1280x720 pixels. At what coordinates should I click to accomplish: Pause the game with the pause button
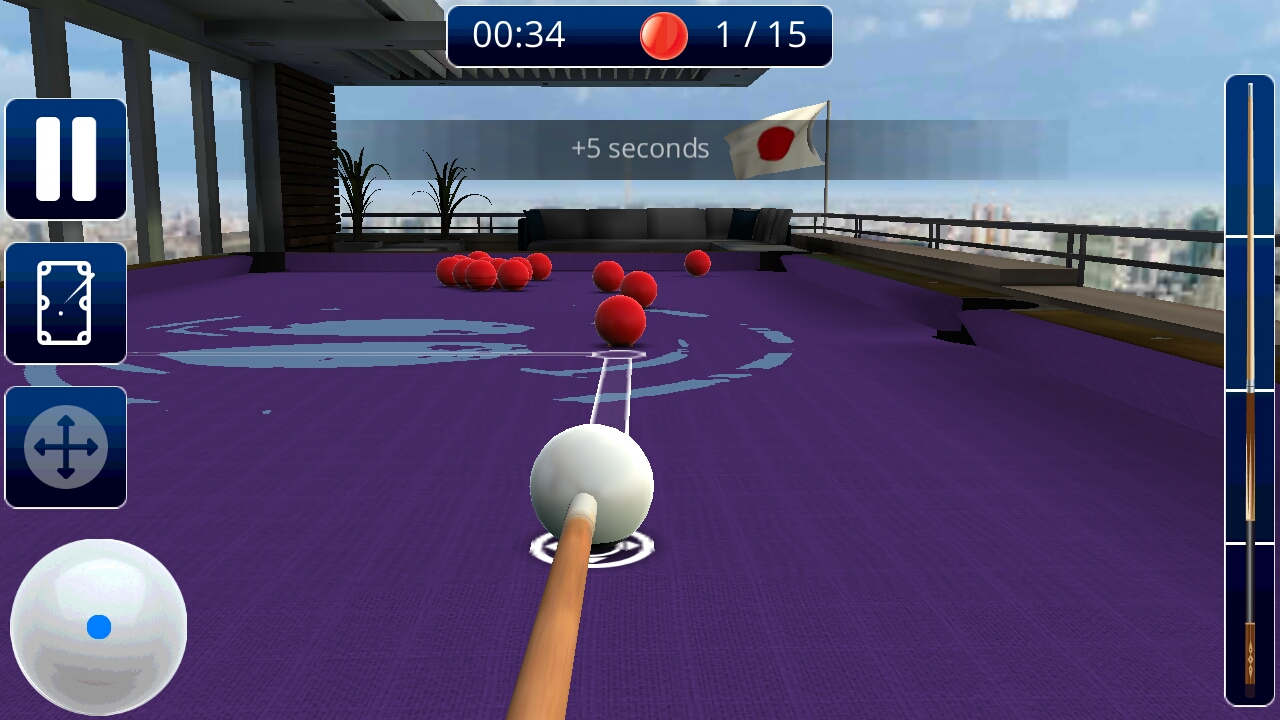tap(66, 159)
